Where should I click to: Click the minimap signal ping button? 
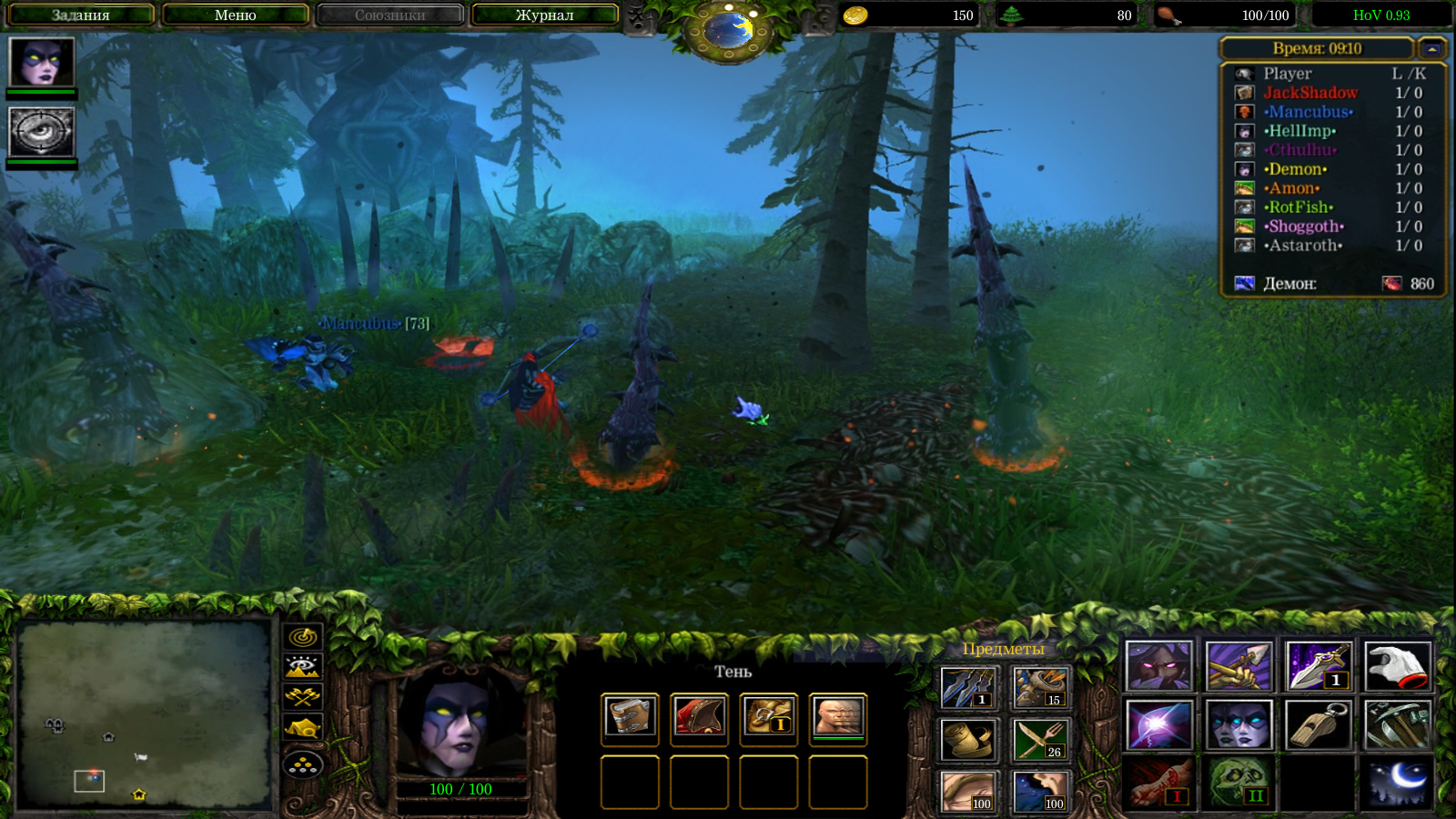coord(303,636)
